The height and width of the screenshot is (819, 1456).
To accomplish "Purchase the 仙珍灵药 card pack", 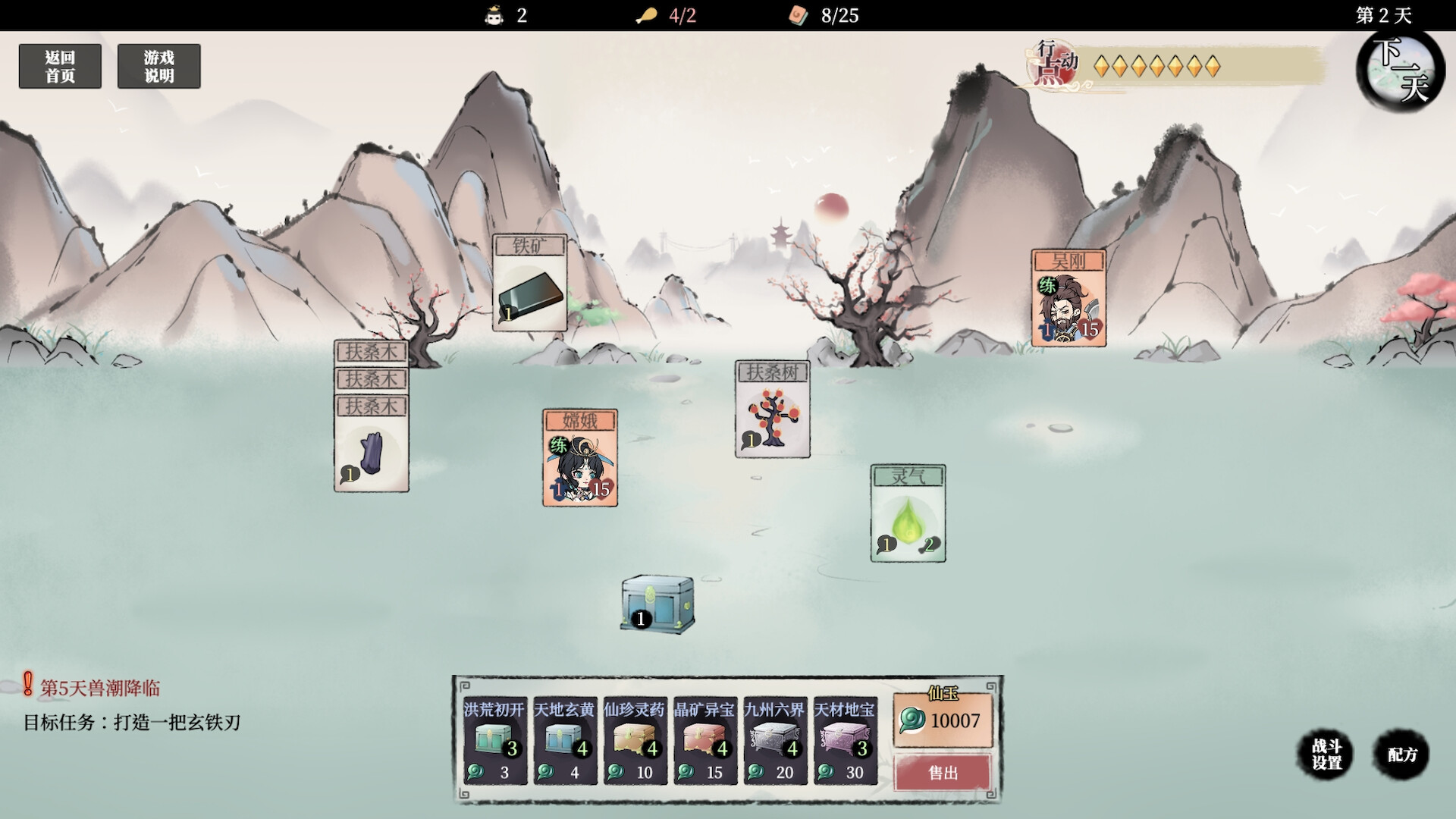I will 635,740.
